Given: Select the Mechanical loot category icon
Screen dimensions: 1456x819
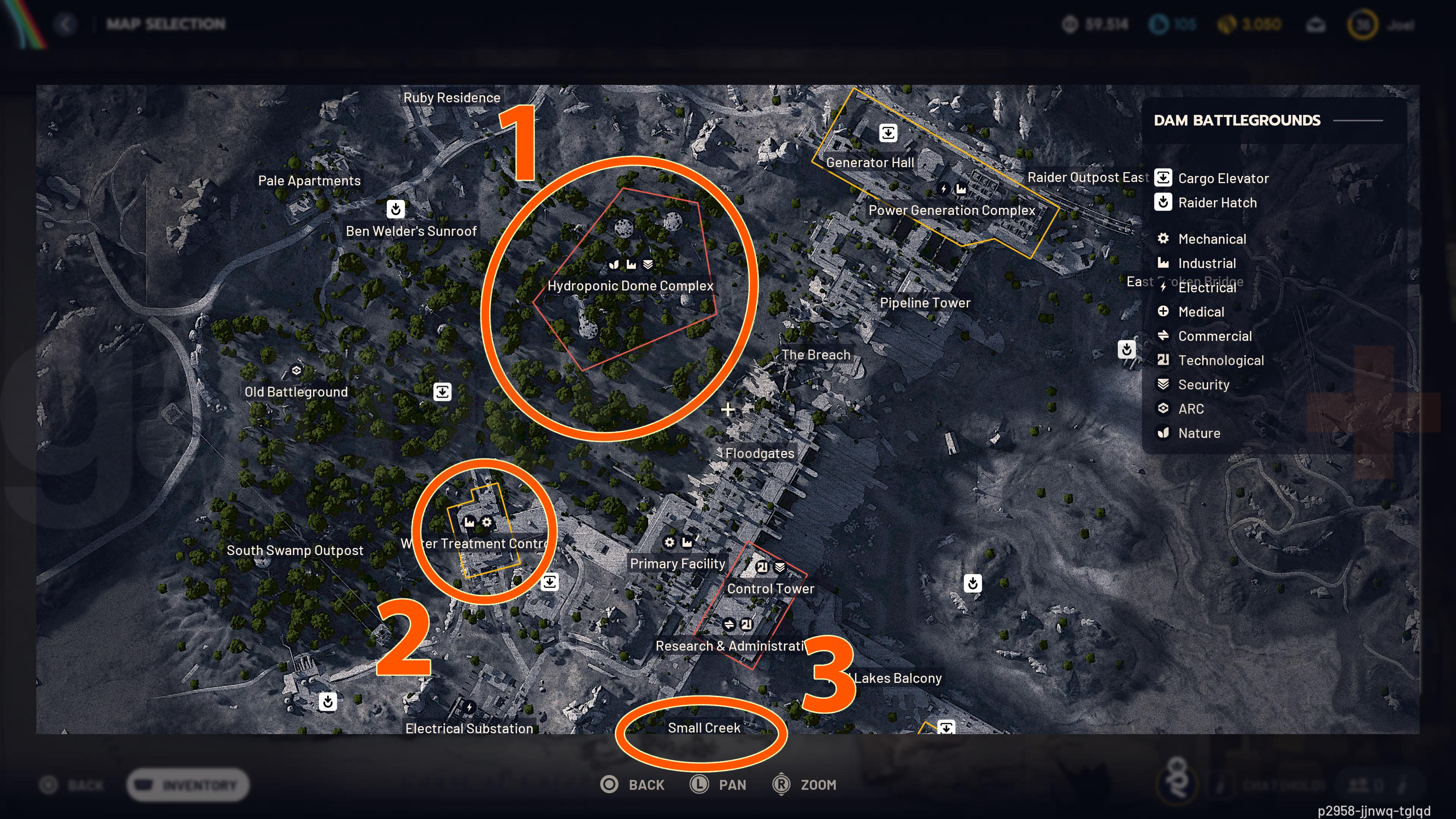Looking at the screenshot, I should 1163,238.
